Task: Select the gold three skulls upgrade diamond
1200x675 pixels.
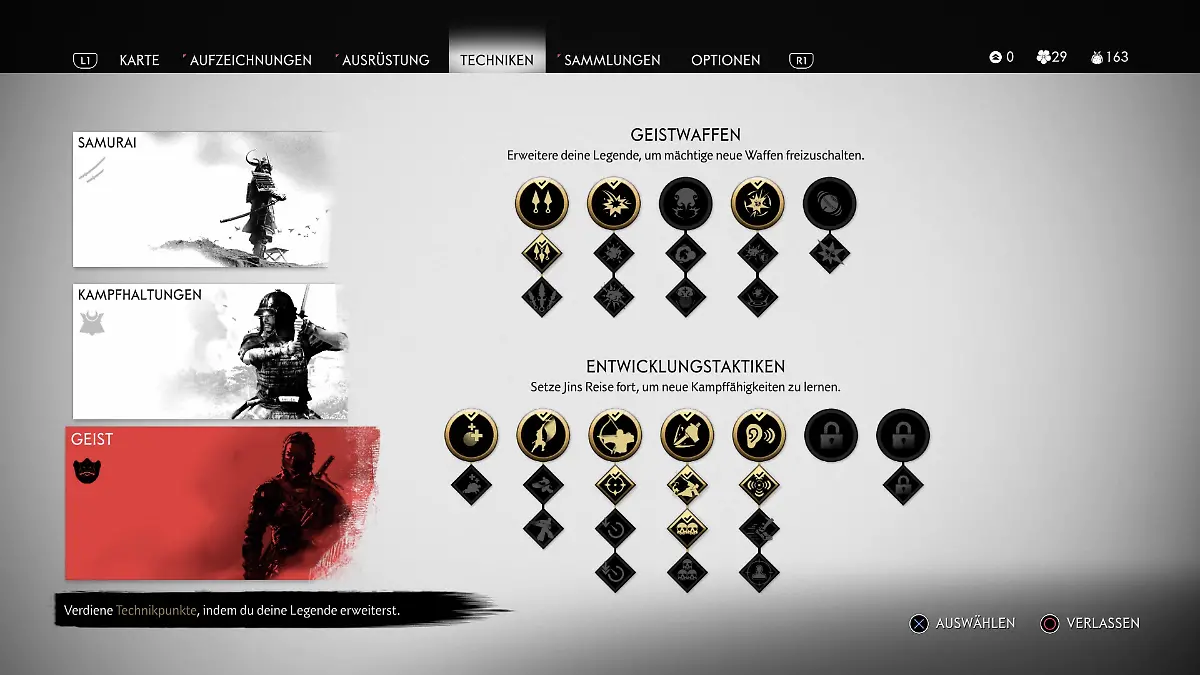Action: (x=687, y=528)
